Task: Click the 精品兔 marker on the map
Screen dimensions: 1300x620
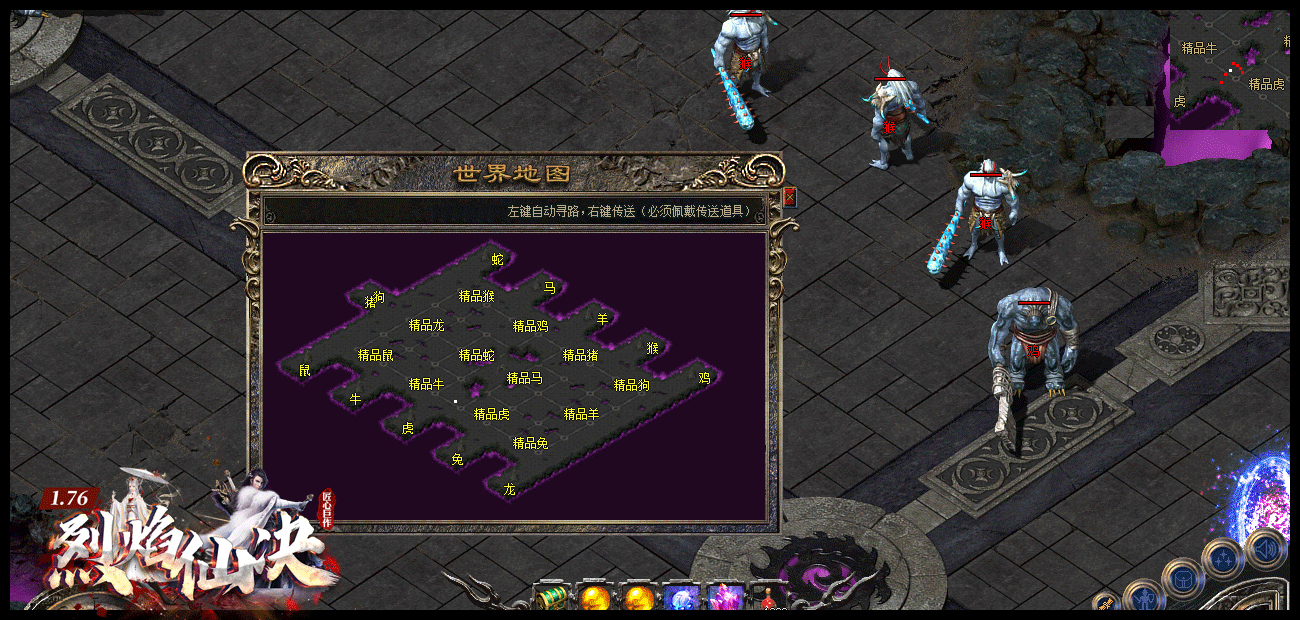Action: pos(530,443)
